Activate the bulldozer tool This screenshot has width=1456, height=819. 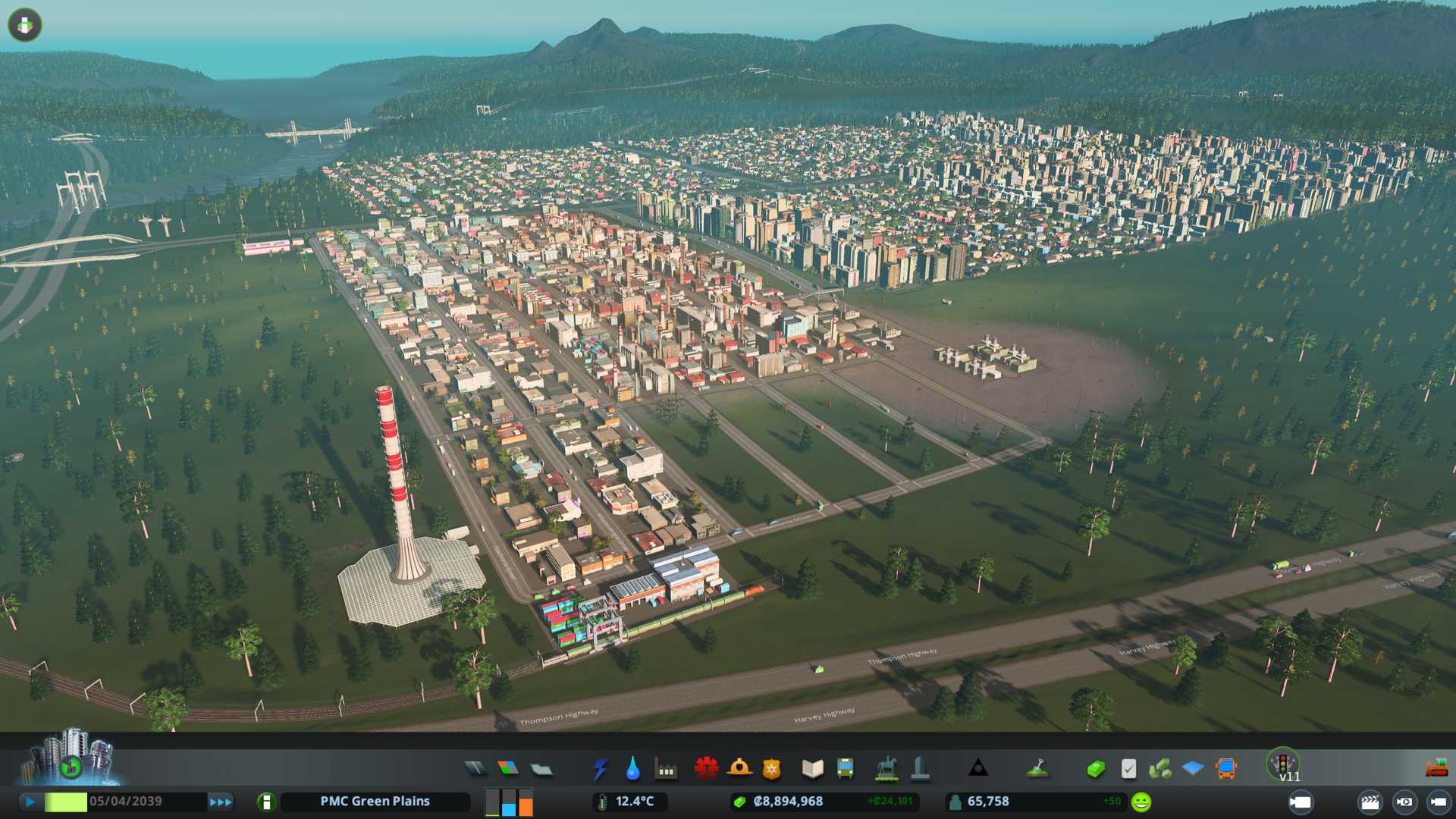1436,769
